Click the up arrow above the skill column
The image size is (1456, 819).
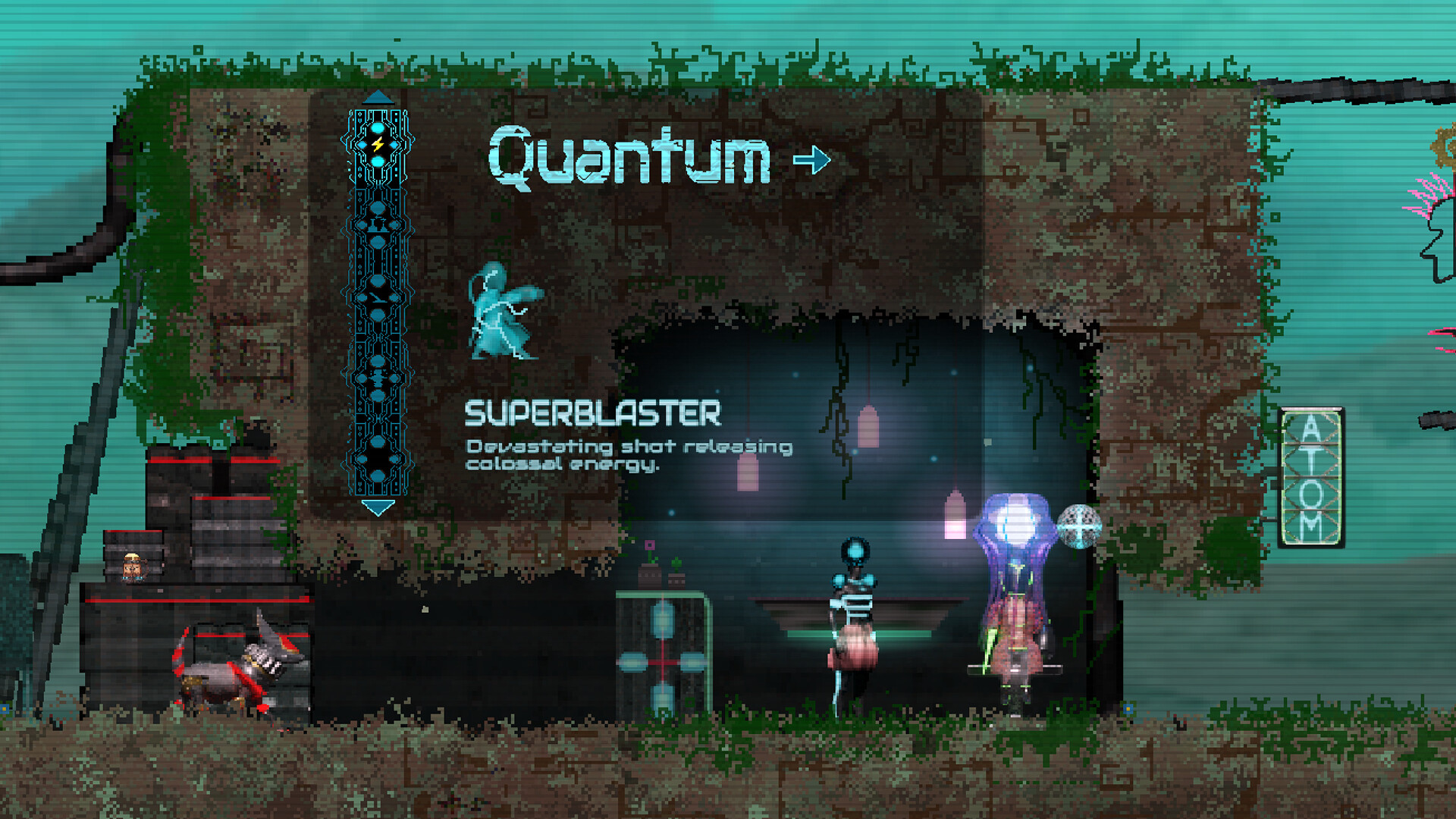pos(378,97)
